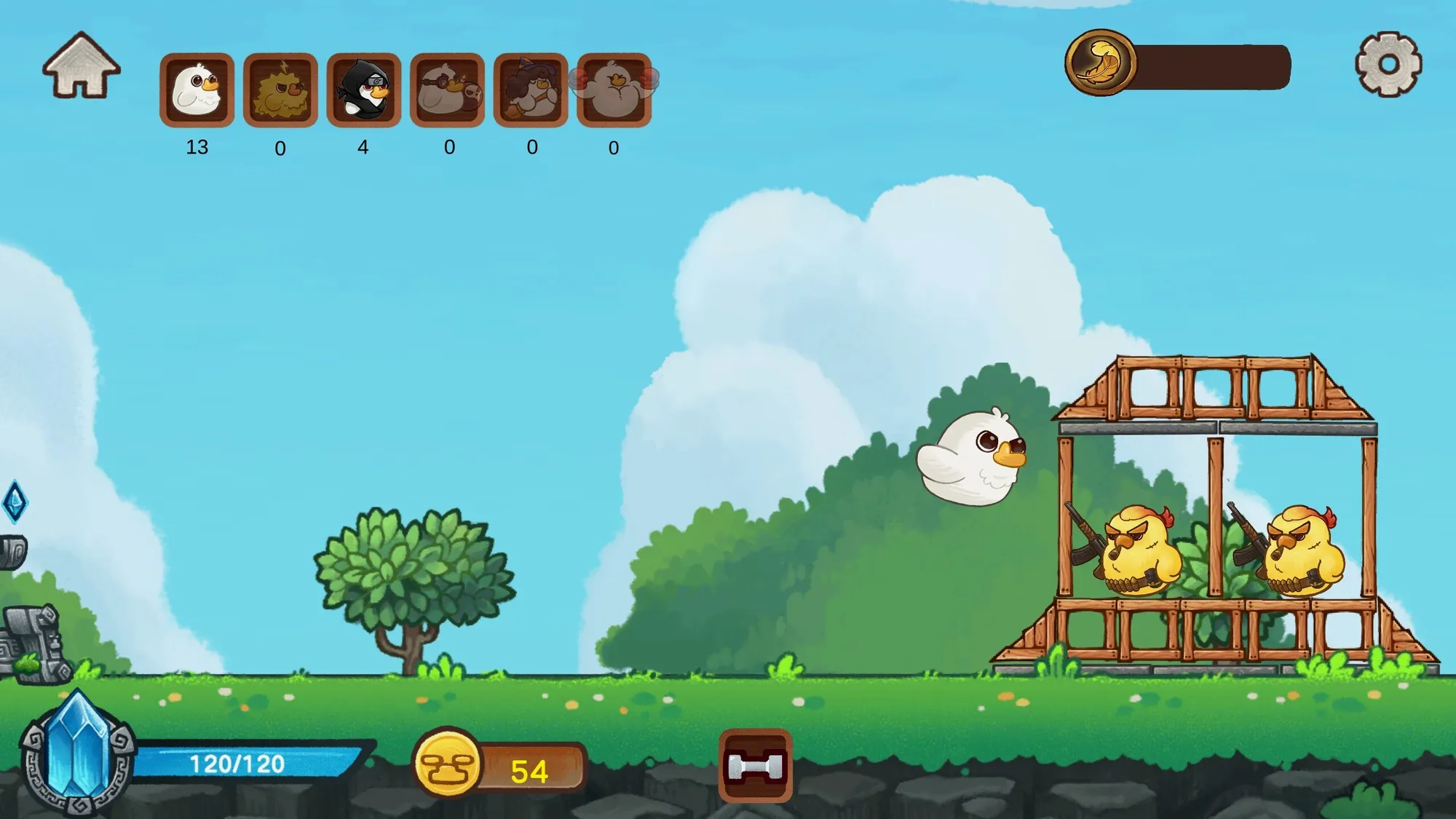Image resolution: width=1456 pixels, height=819 pixels.
Task: Choose the yellow fluffy duck slot
Action: pos(280,90)
